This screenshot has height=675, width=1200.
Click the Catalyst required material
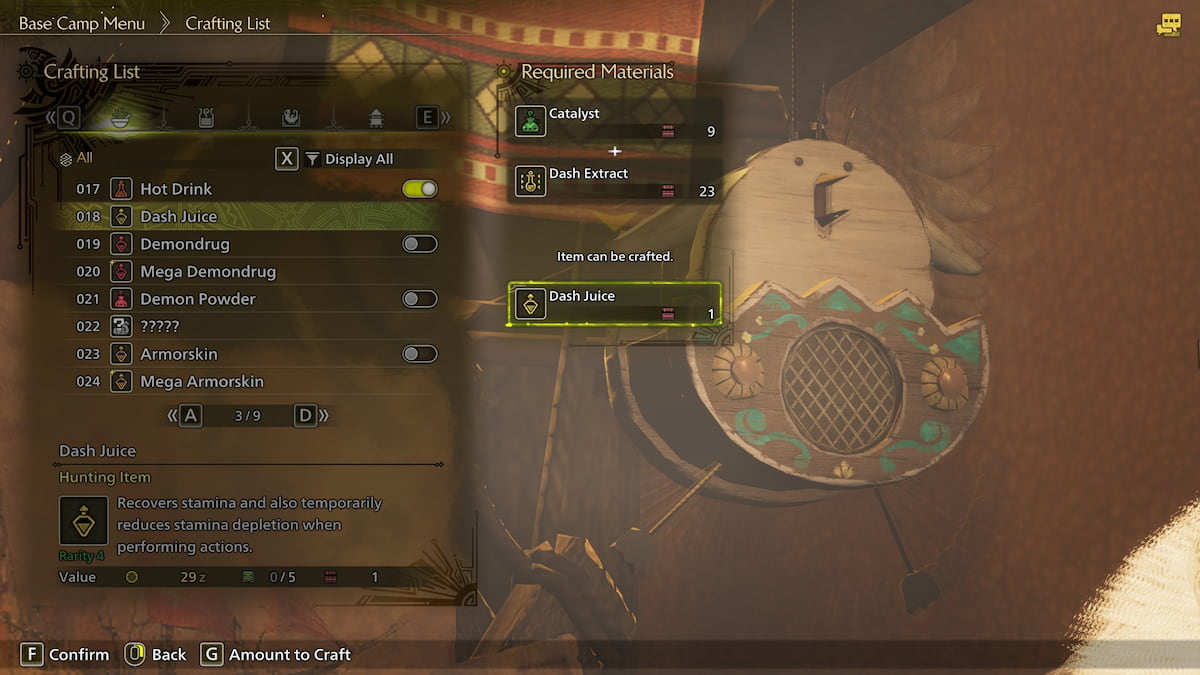pos(615,121)
